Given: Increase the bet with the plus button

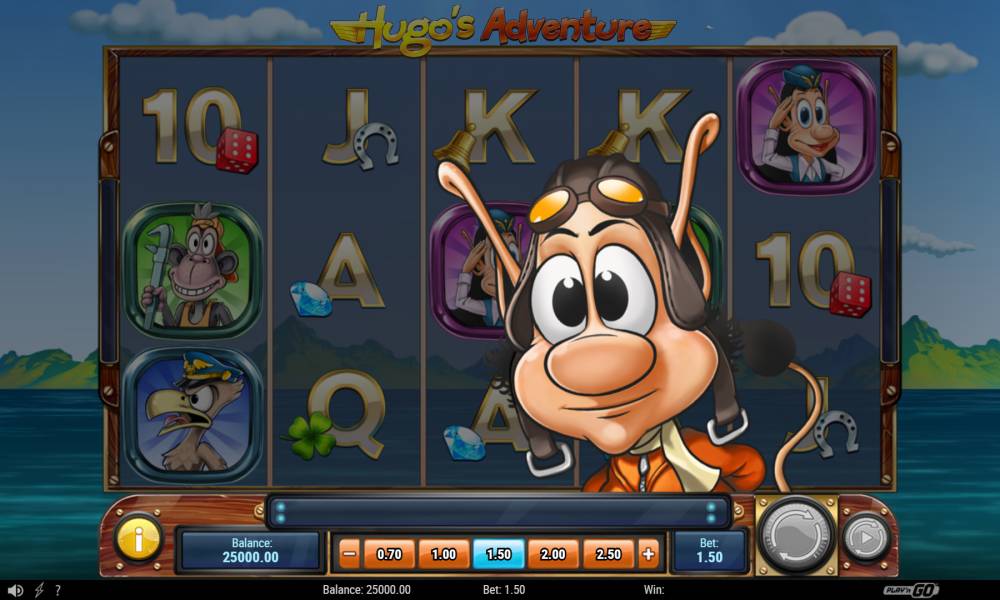Looking at the screenshot, I should [x=649, y=553].
